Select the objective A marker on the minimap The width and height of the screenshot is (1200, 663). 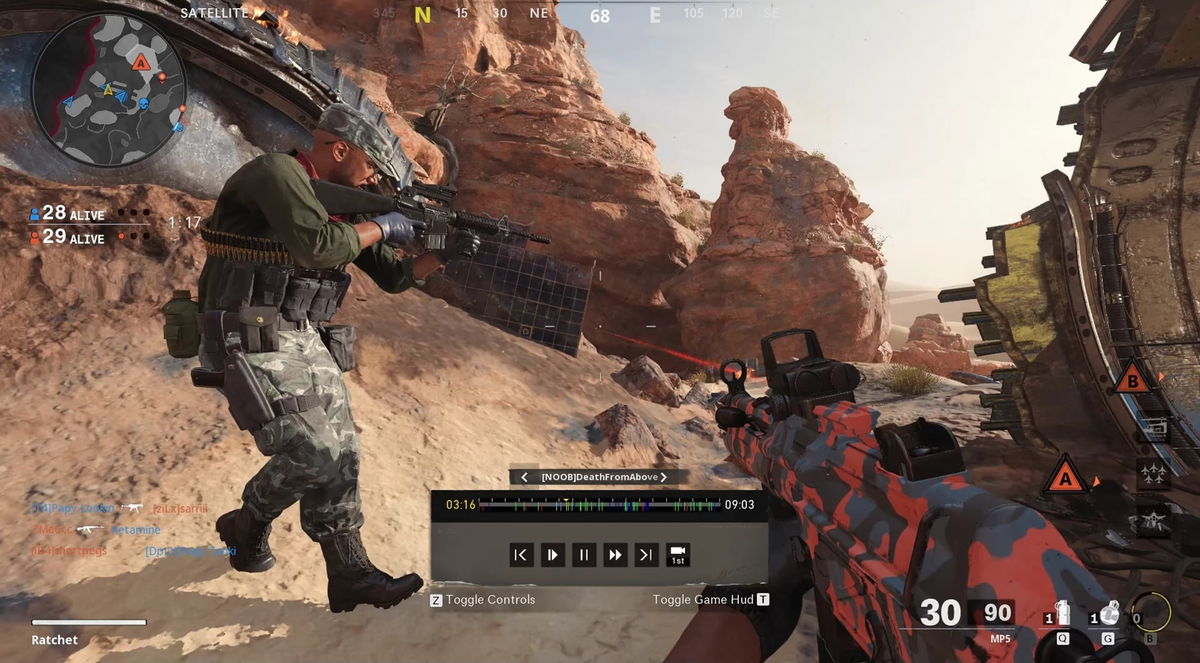pyautogui.click(x=141, y=63)
